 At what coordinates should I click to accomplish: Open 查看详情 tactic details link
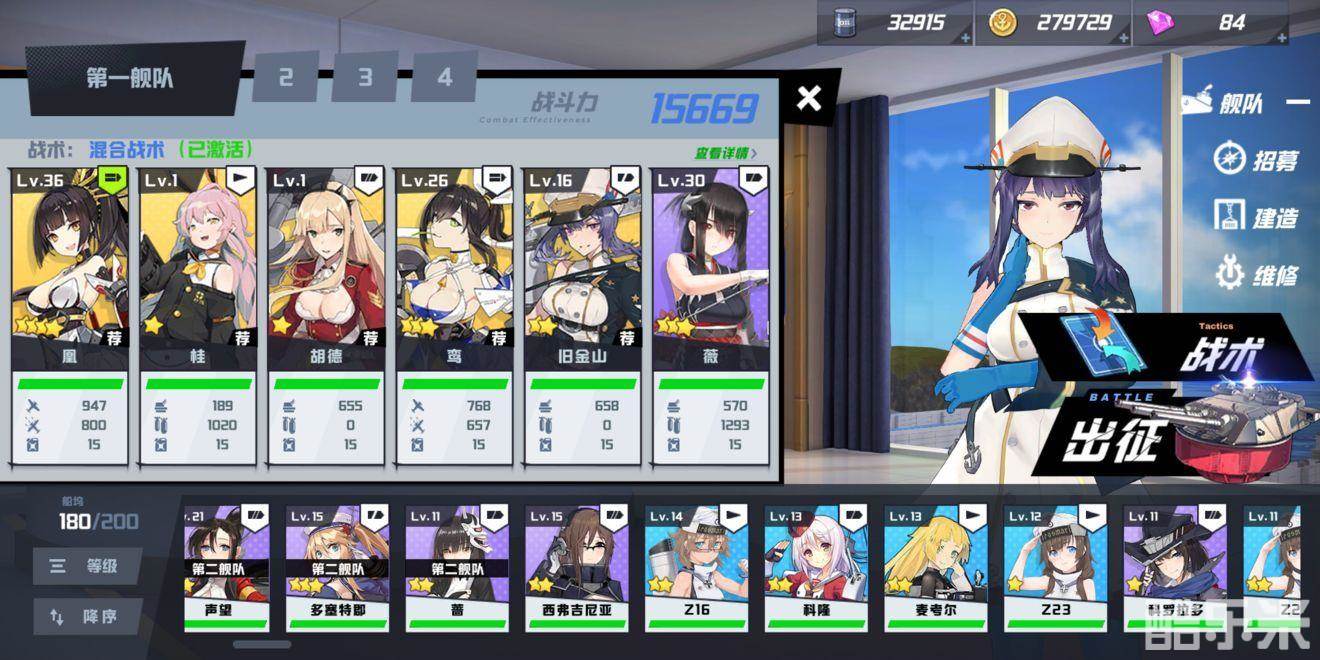point(726,153)
